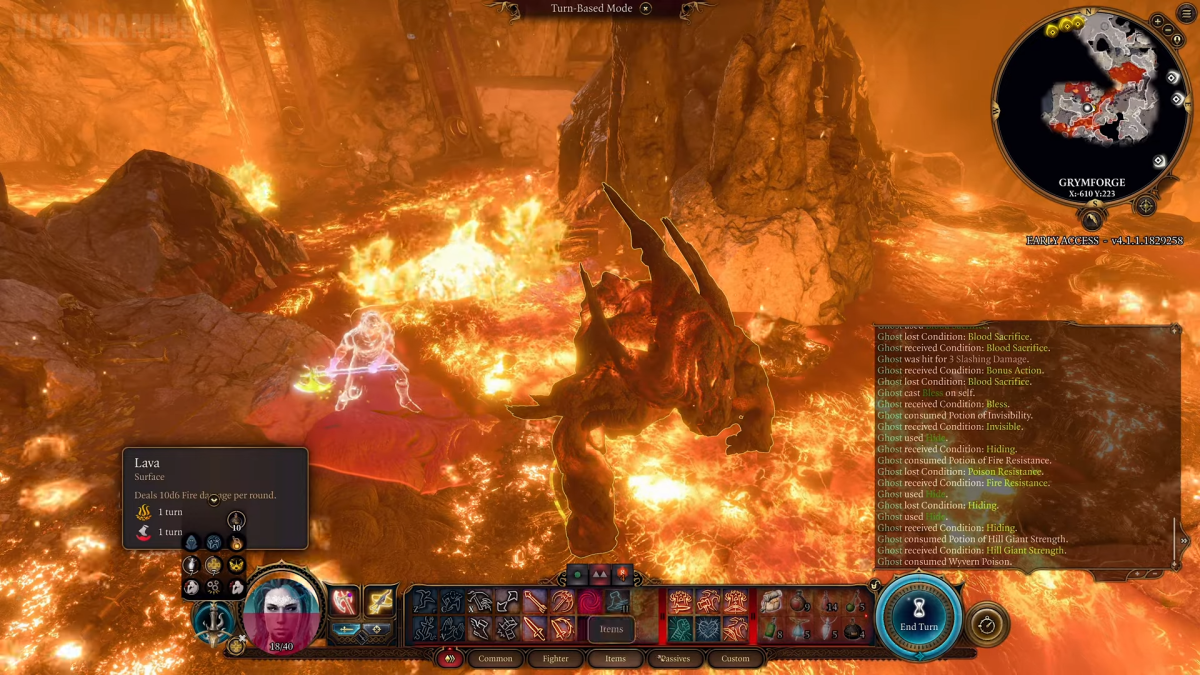Click the combat log's plus button

[x=1174, y=329]
